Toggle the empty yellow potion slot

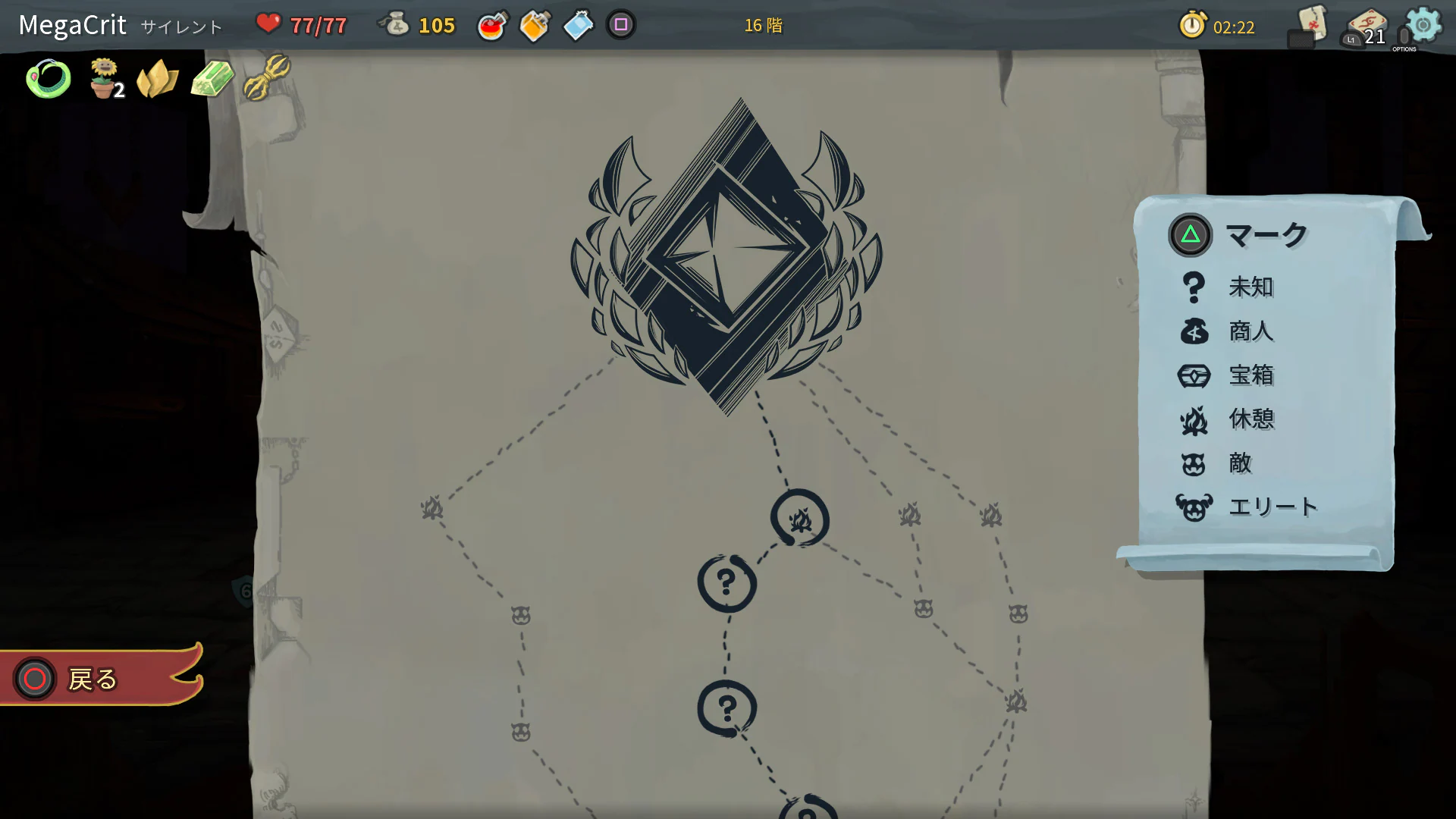[x=535, y=25]
